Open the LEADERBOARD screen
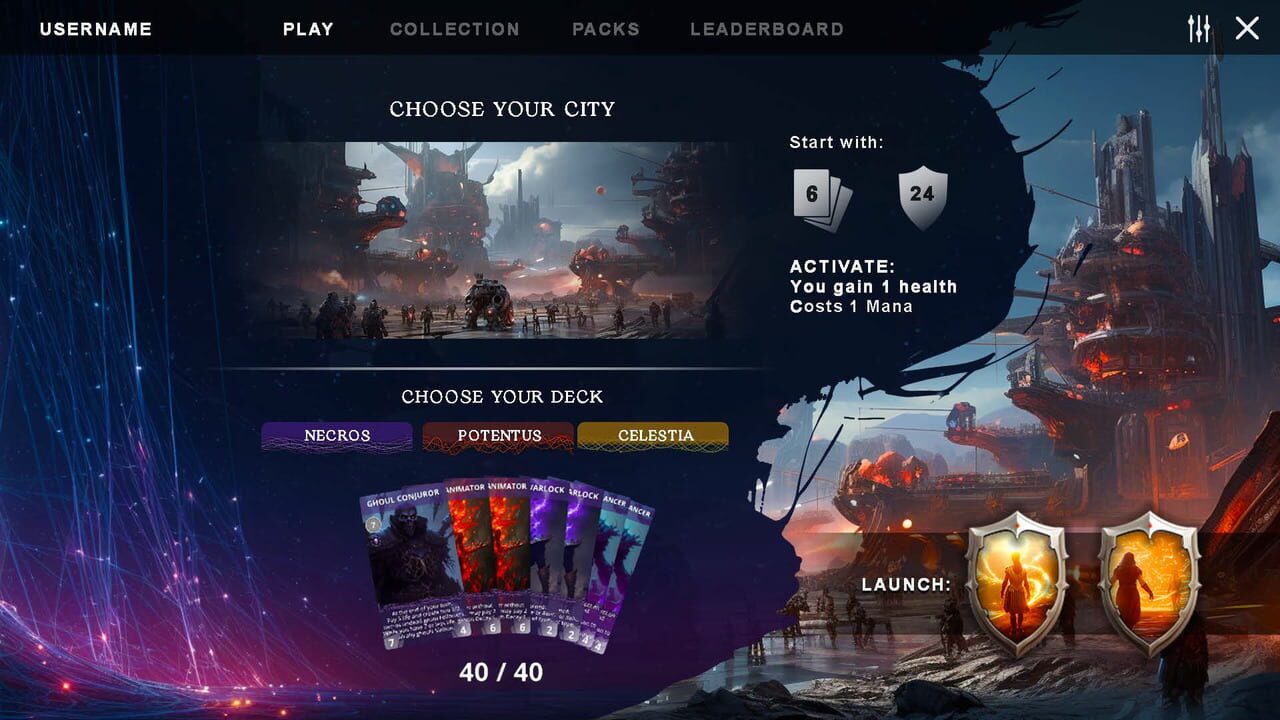The image size is (1280, 720). point(765,28)
